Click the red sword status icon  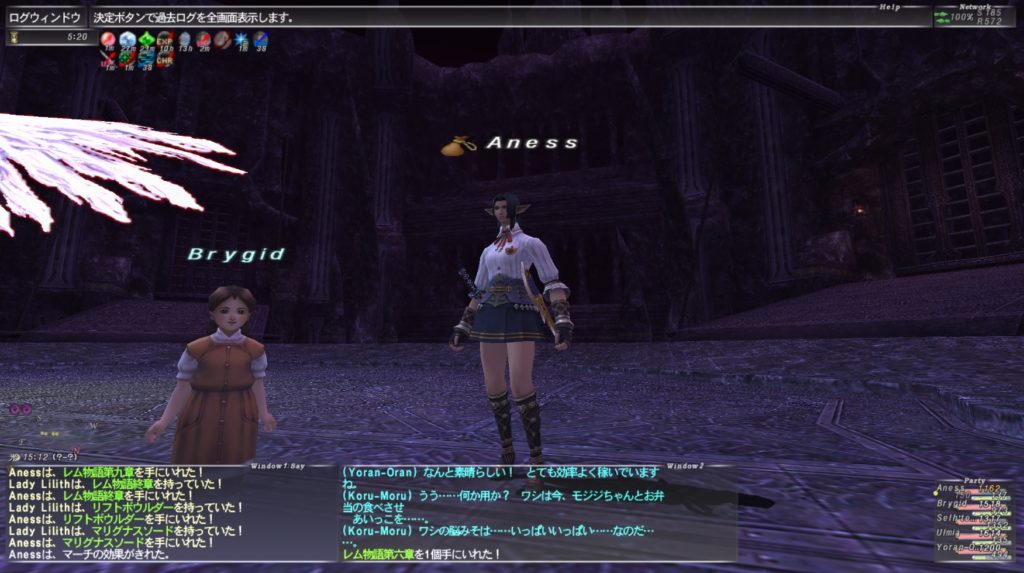[x=108, y=59]
